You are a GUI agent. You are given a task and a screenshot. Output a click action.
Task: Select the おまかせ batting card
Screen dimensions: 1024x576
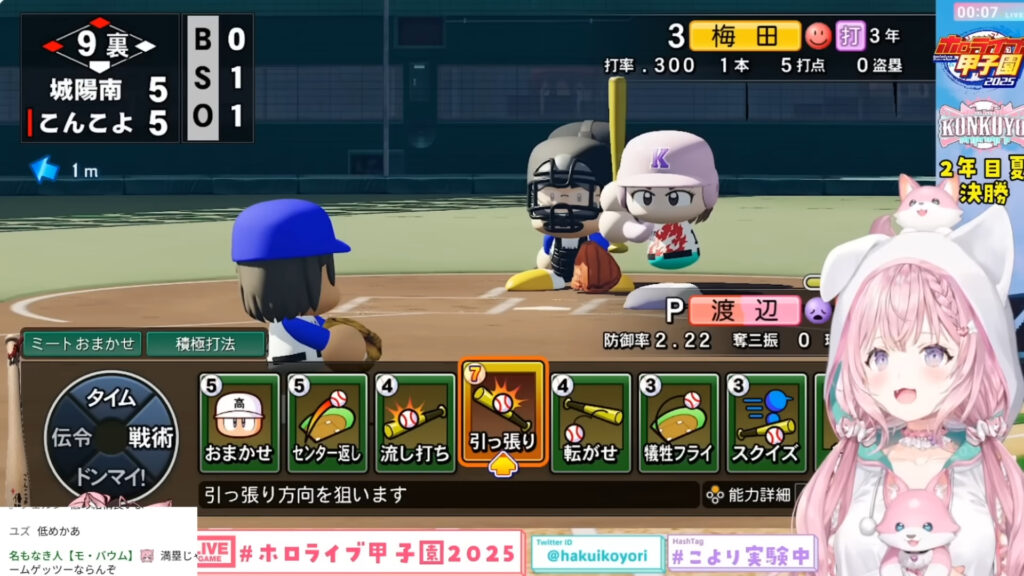point(239,422)
